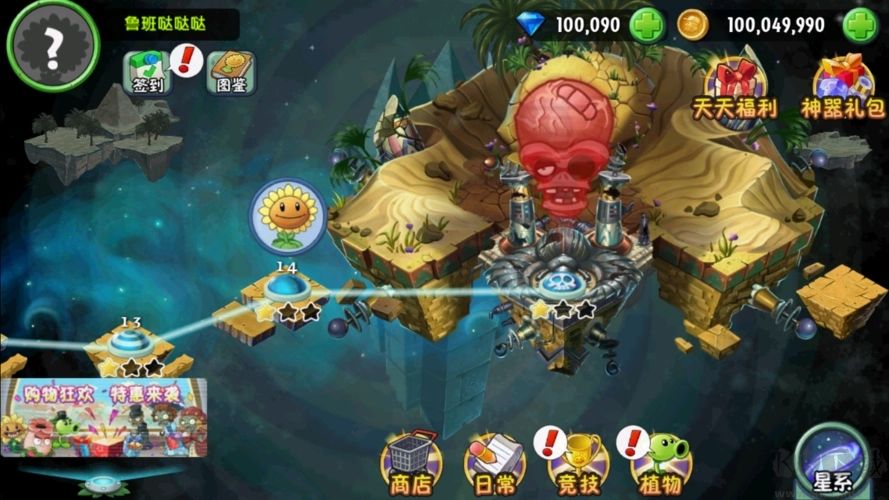This screenshot has height=500, width=889.
Task: Add more blue diamonds with the plus button
Action: pyautogui.click(x=647, y=25)
